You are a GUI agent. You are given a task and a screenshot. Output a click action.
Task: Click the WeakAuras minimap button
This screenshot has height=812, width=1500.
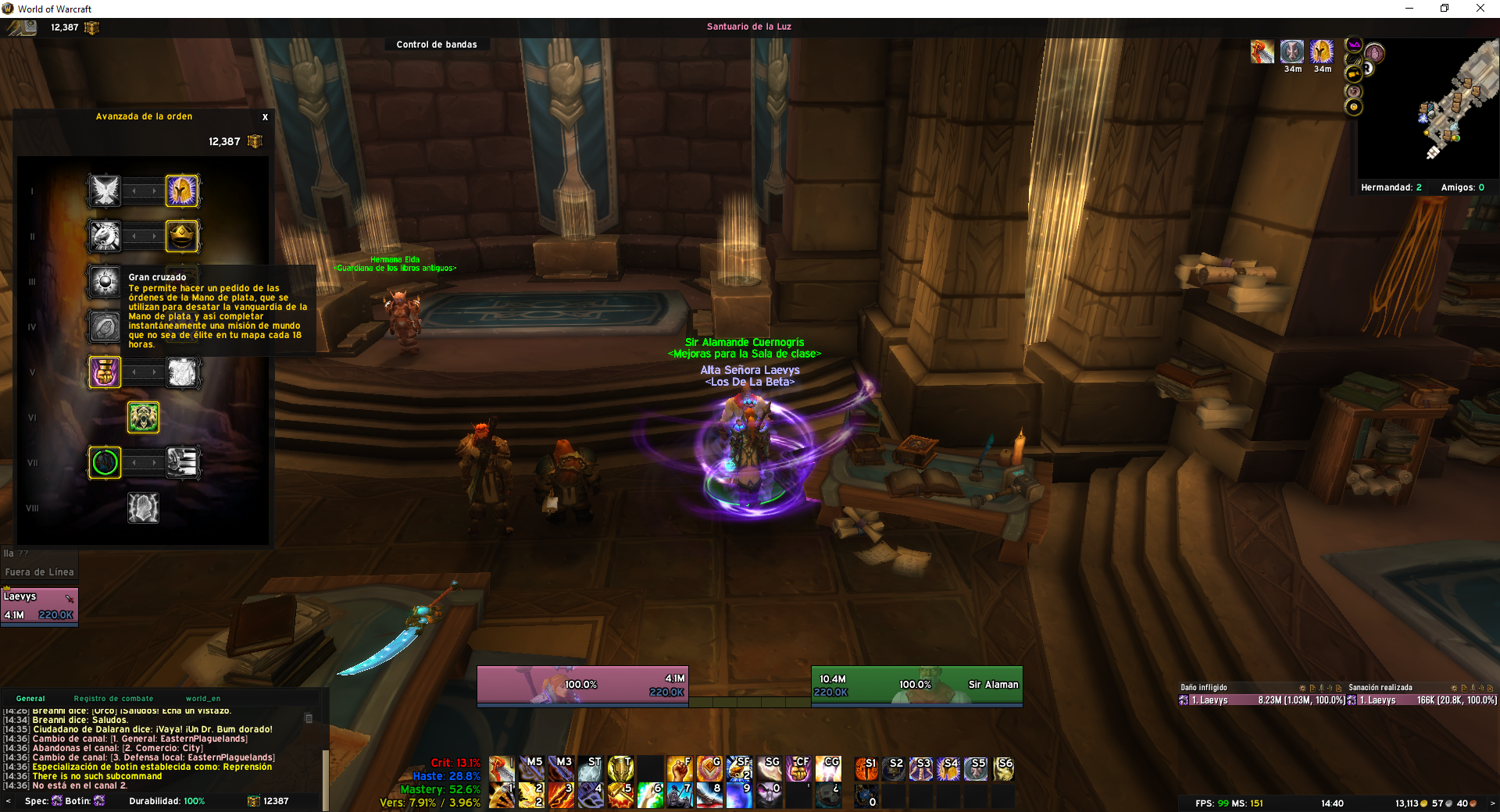tap(1354, 45)
